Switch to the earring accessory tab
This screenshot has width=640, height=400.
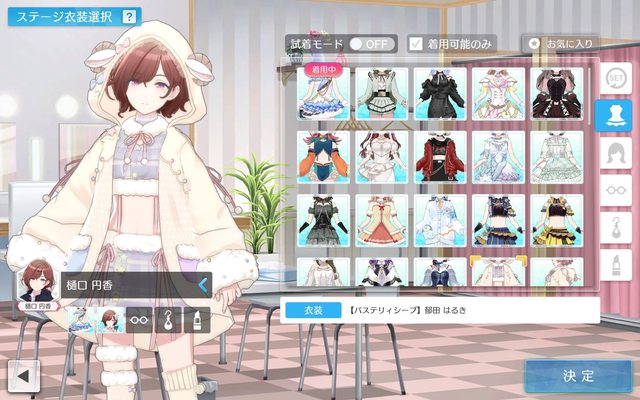click(x=613, y=226)
